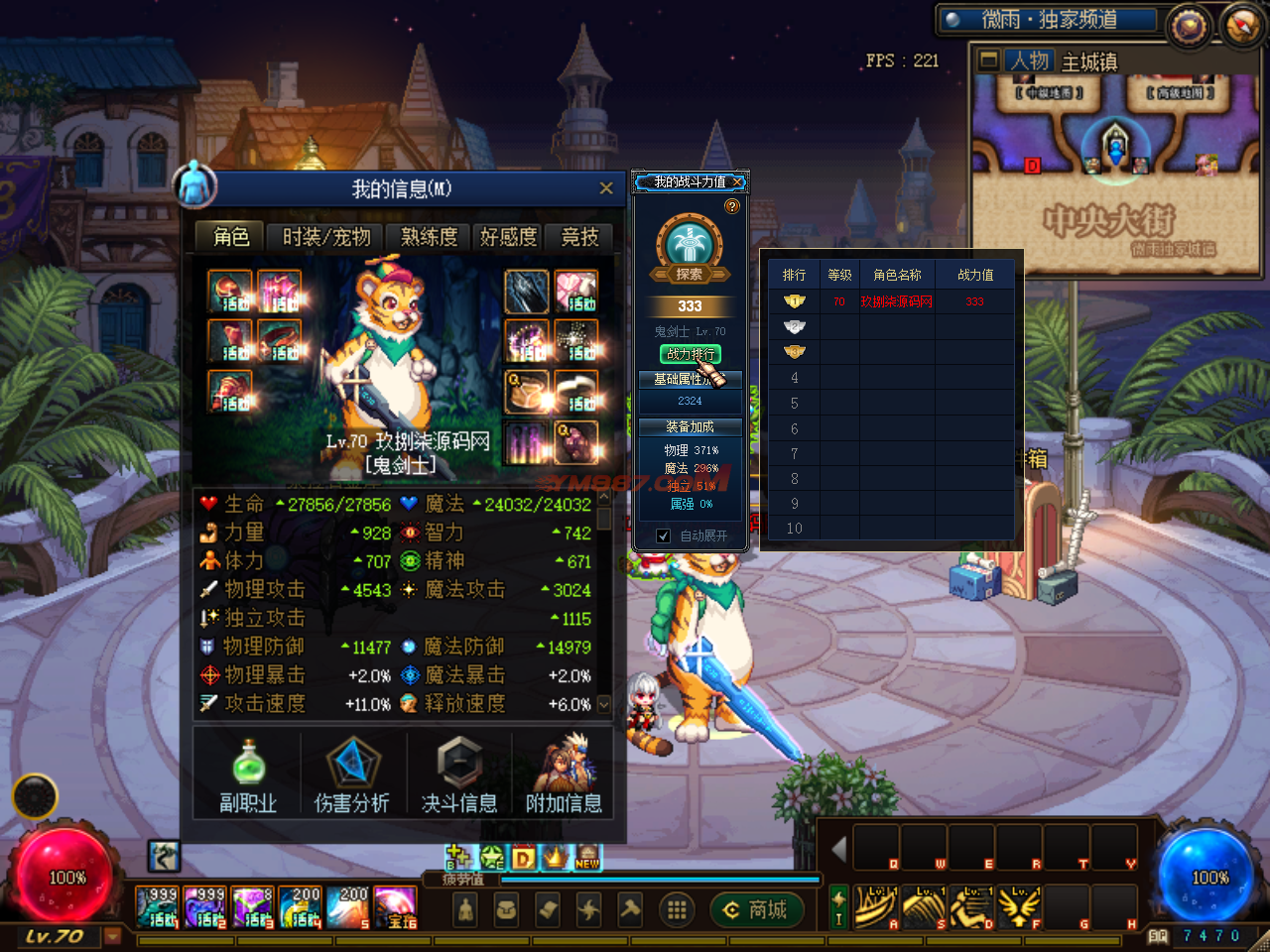Open the 熟练度 tab
This screenshot has width=1270, height=952.
coord(429,237)
